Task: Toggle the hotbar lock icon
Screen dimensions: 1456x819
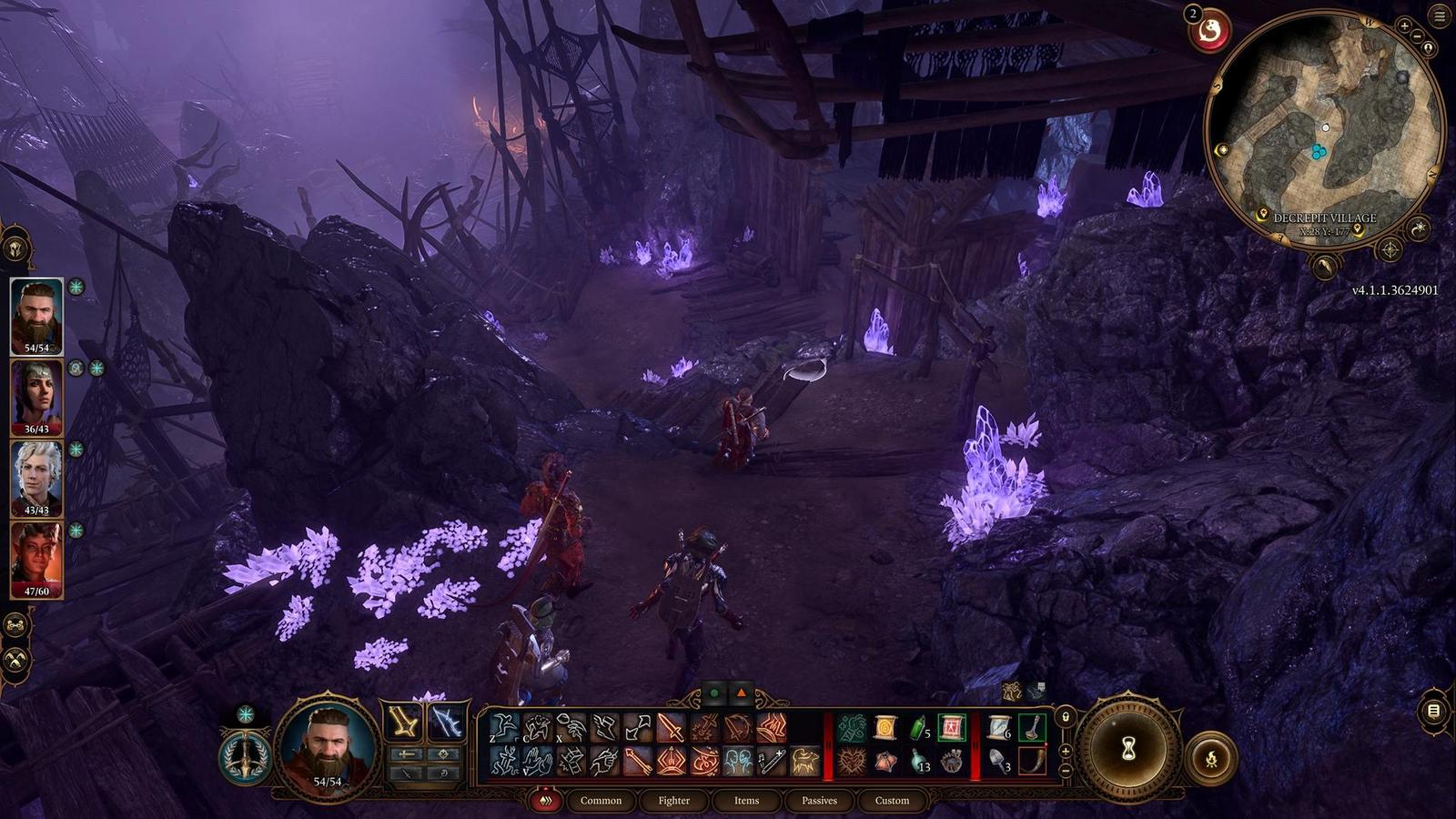Action: pyautogui.click(x=1066, y=717)
